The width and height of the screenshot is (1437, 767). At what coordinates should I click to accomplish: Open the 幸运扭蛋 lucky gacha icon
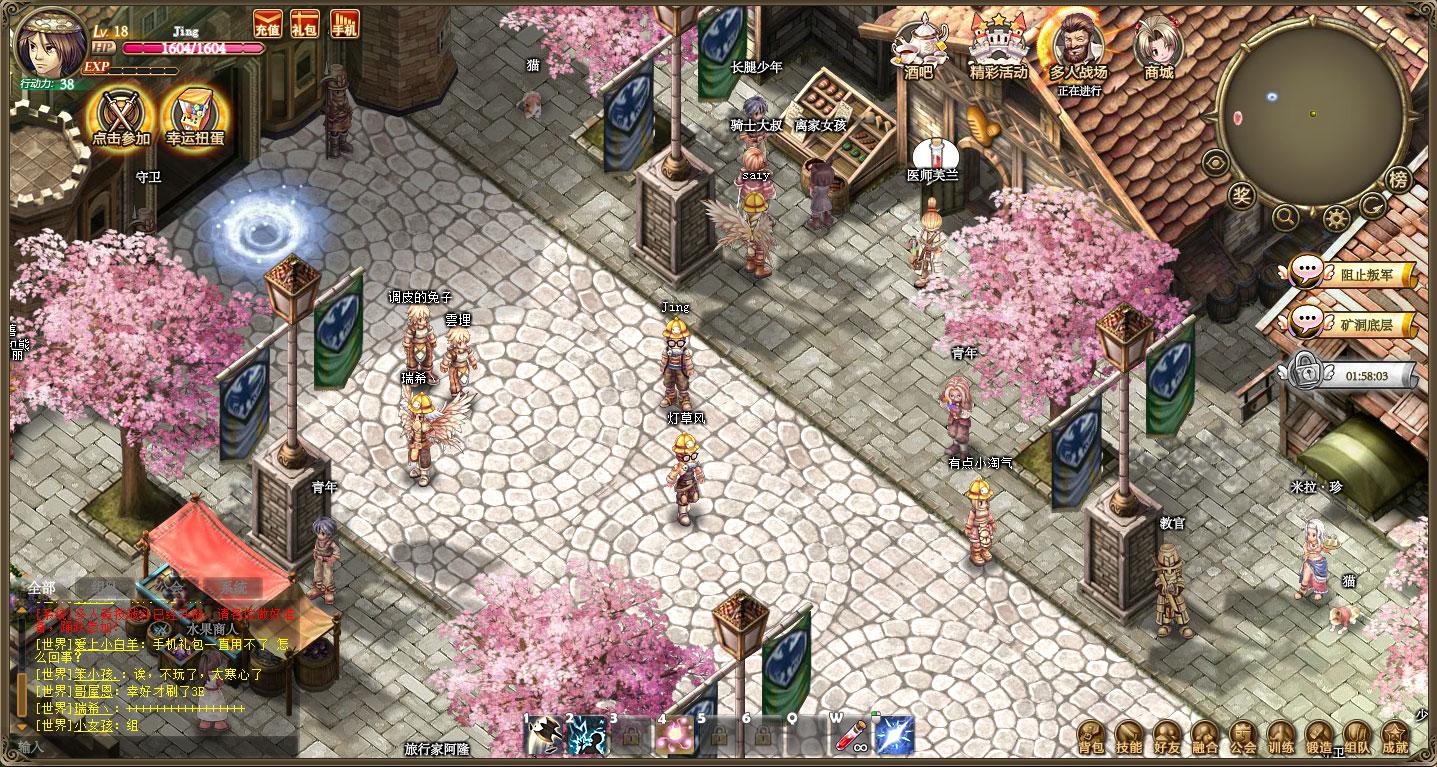click(195, 116)
